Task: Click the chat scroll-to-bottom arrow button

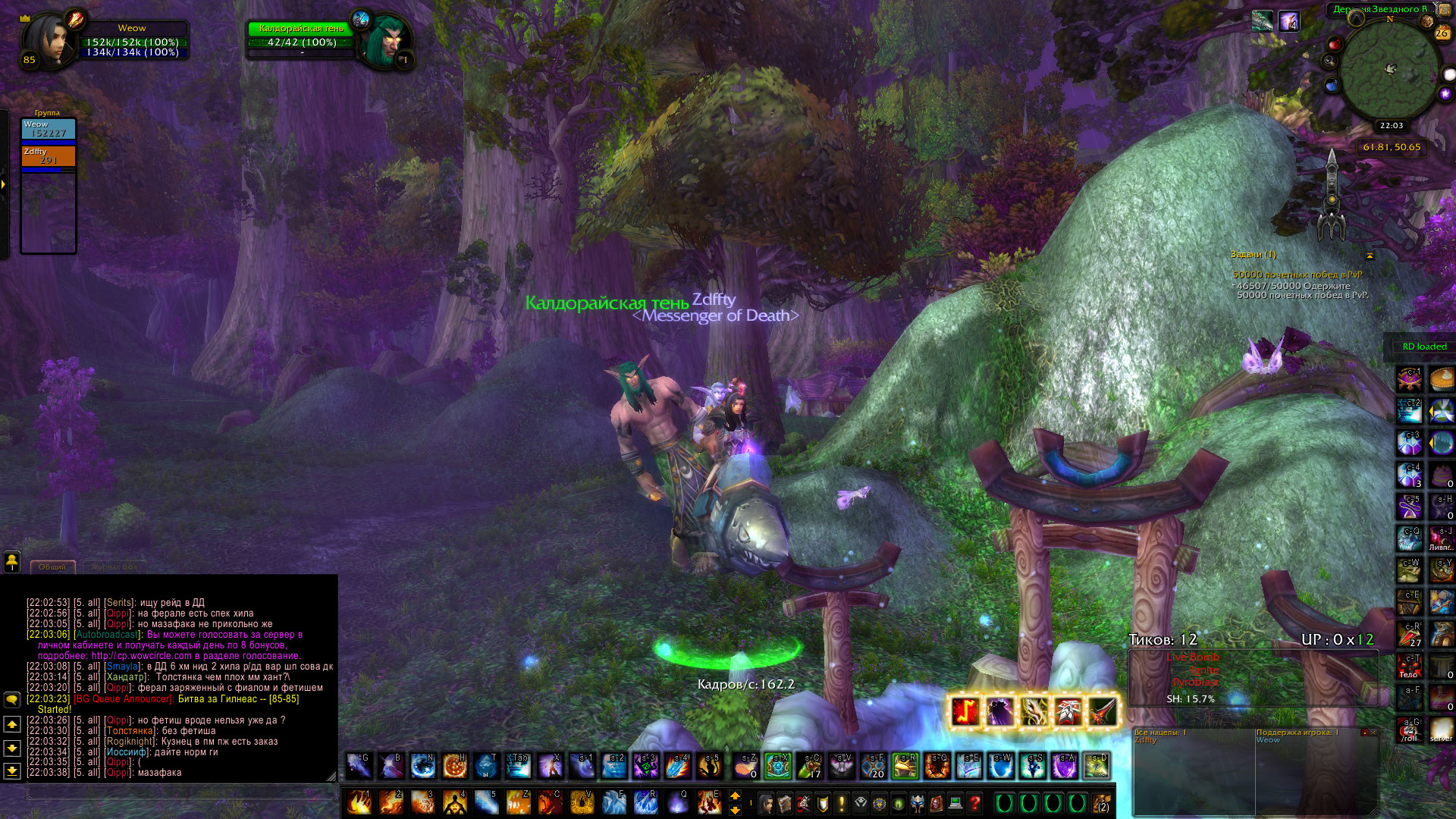Action: (12, 770)
